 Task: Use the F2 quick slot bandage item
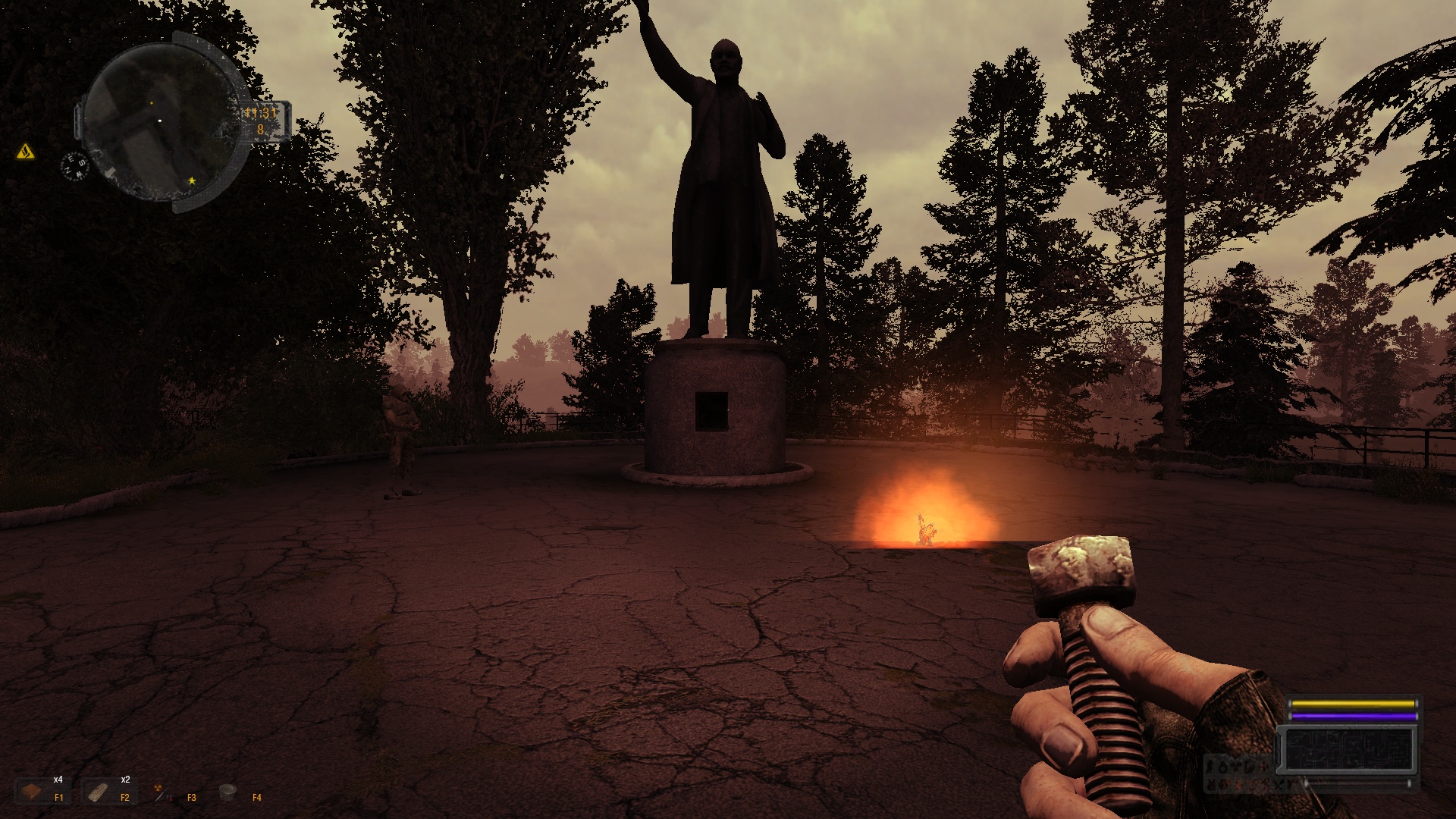[x=98, y=792]
